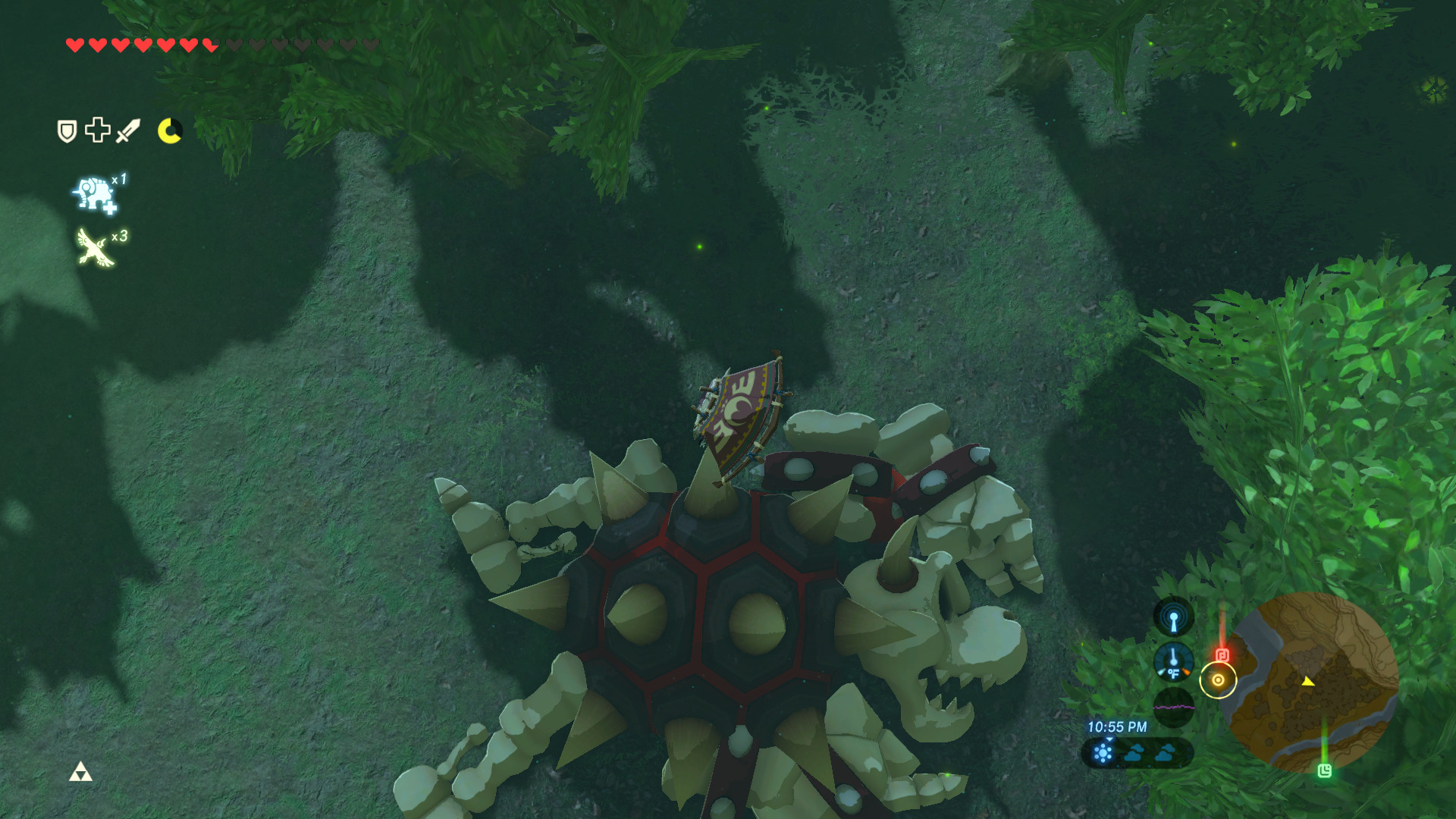Click the sun icon in the weather forecast
The height and width of the screenshot is (819, 1456).
(1101, 752)
